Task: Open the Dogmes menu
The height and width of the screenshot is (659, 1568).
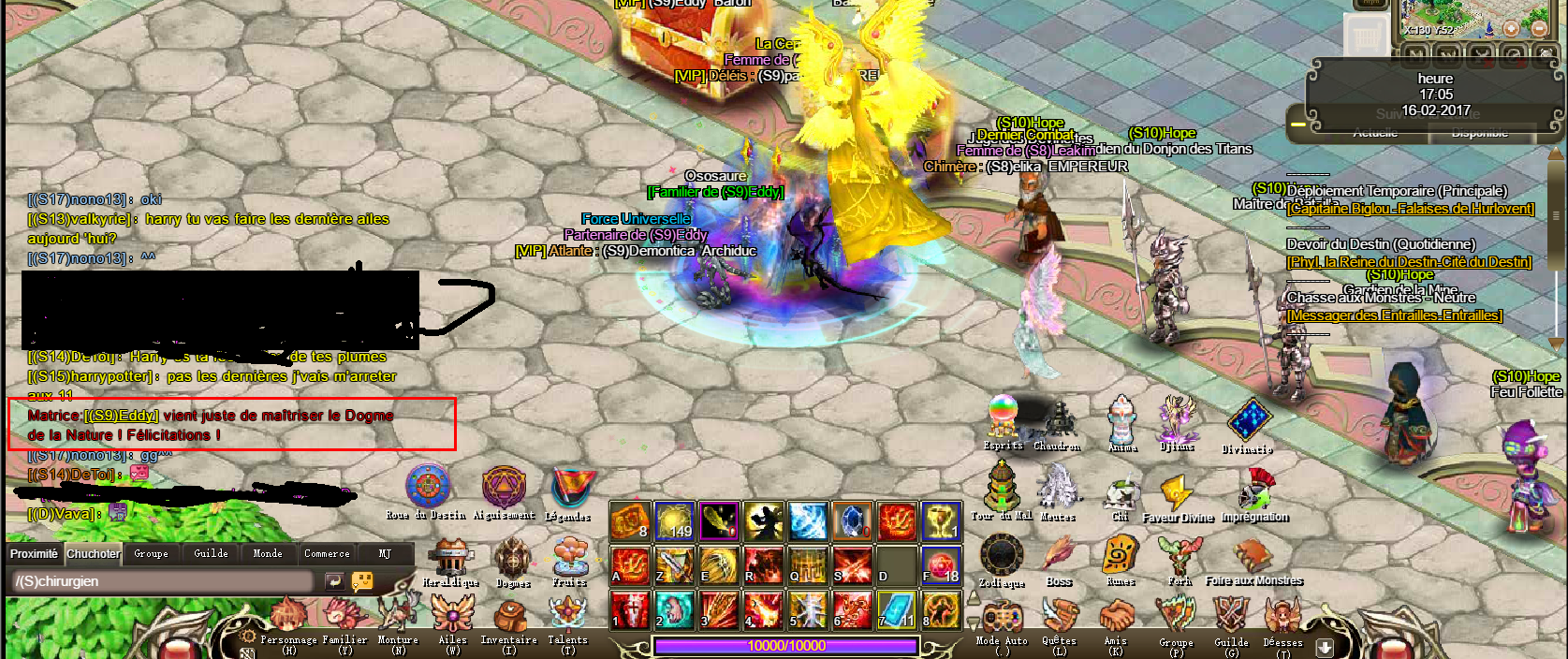Action: pos(512,558)
